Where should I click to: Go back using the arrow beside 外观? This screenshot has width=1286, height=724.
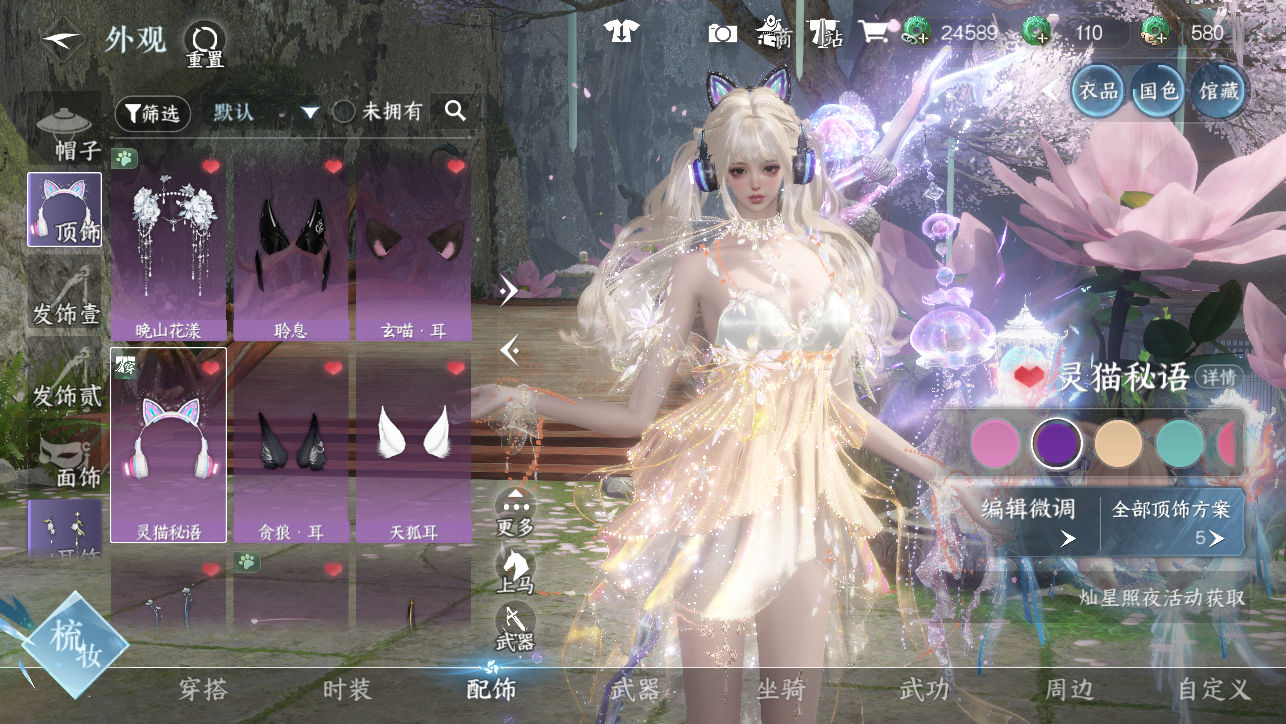point(62,40)
